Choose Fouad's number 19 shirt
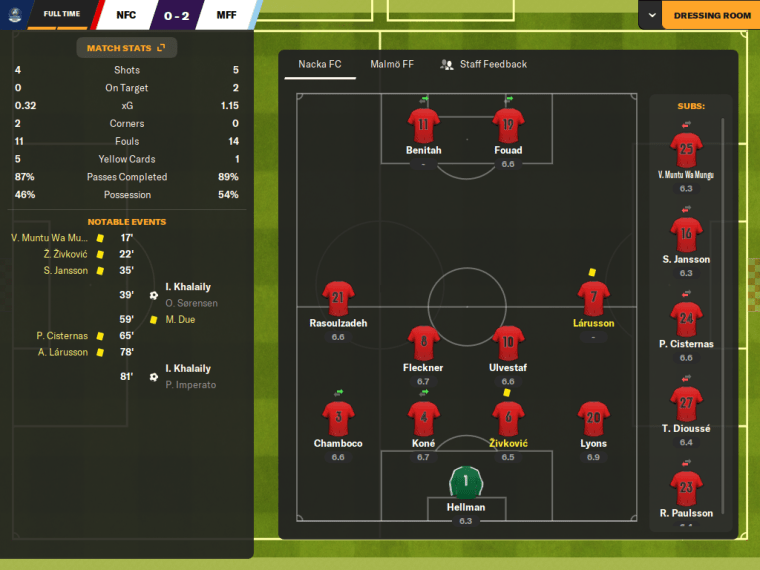 point(508,126)
